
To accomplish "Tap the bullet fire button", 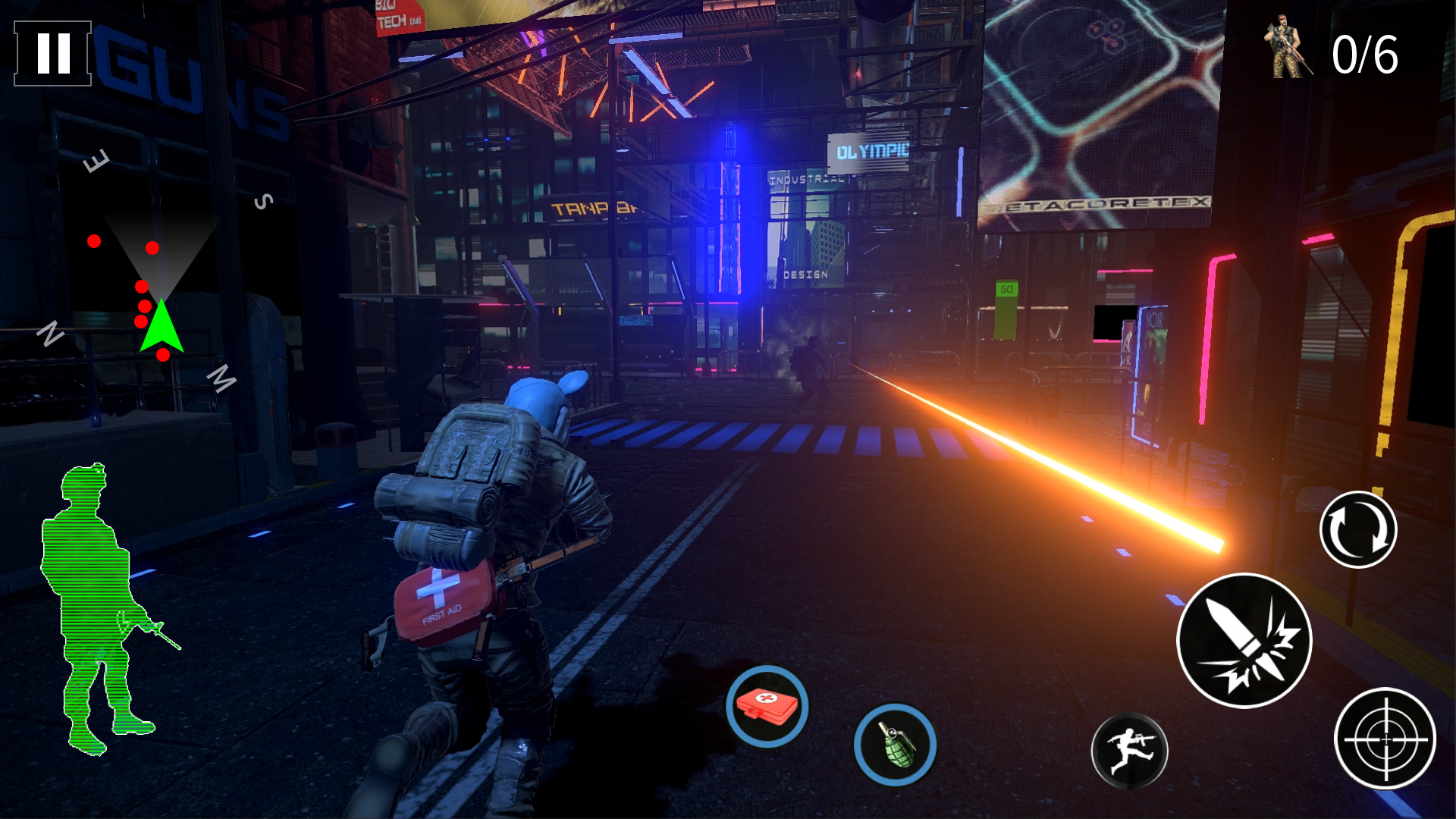I will pyautogui.click(x=1244, y=641).
